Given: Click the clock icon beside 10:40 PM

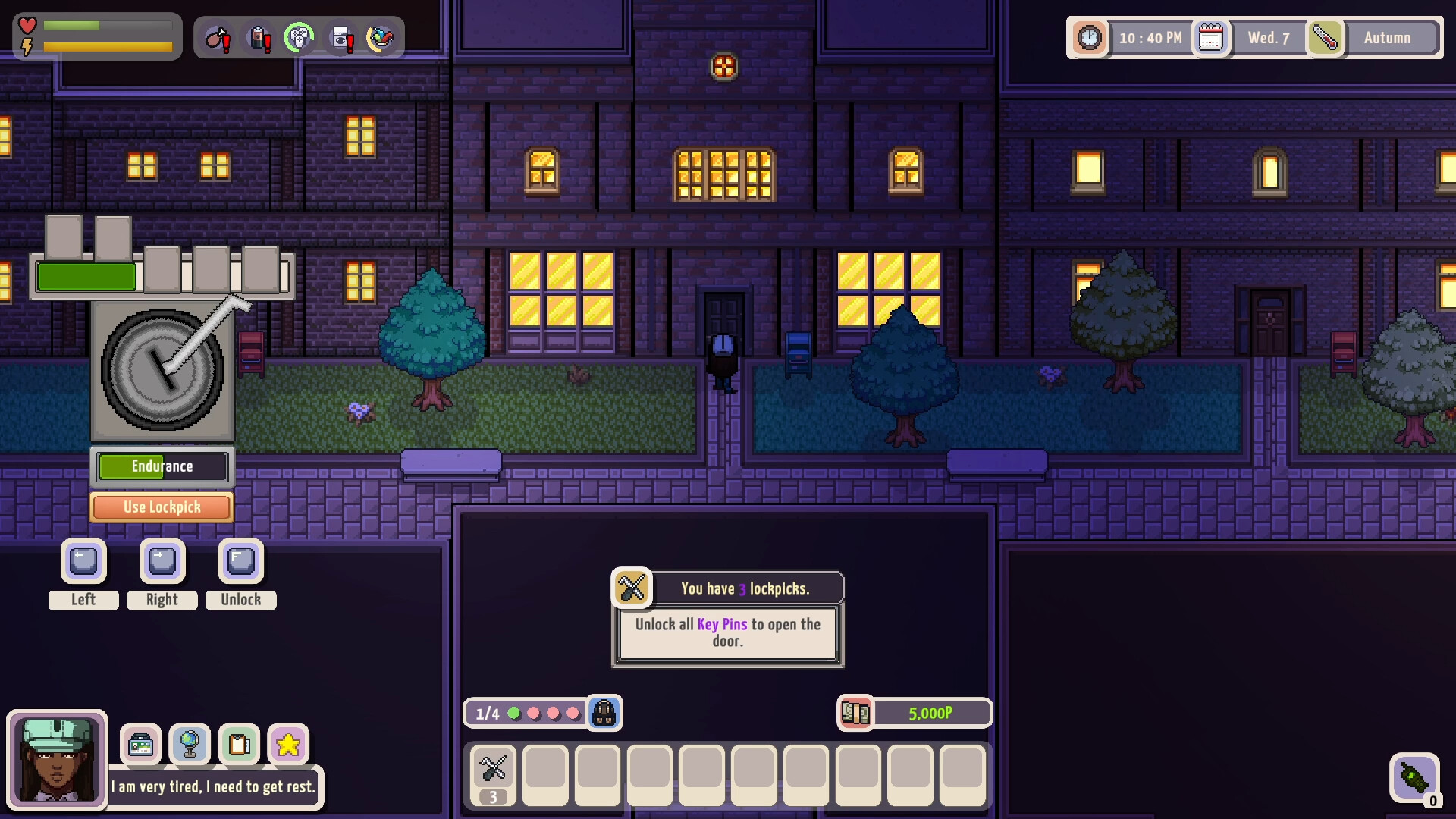Looking at the screenshot, I should pos(1088,36).
